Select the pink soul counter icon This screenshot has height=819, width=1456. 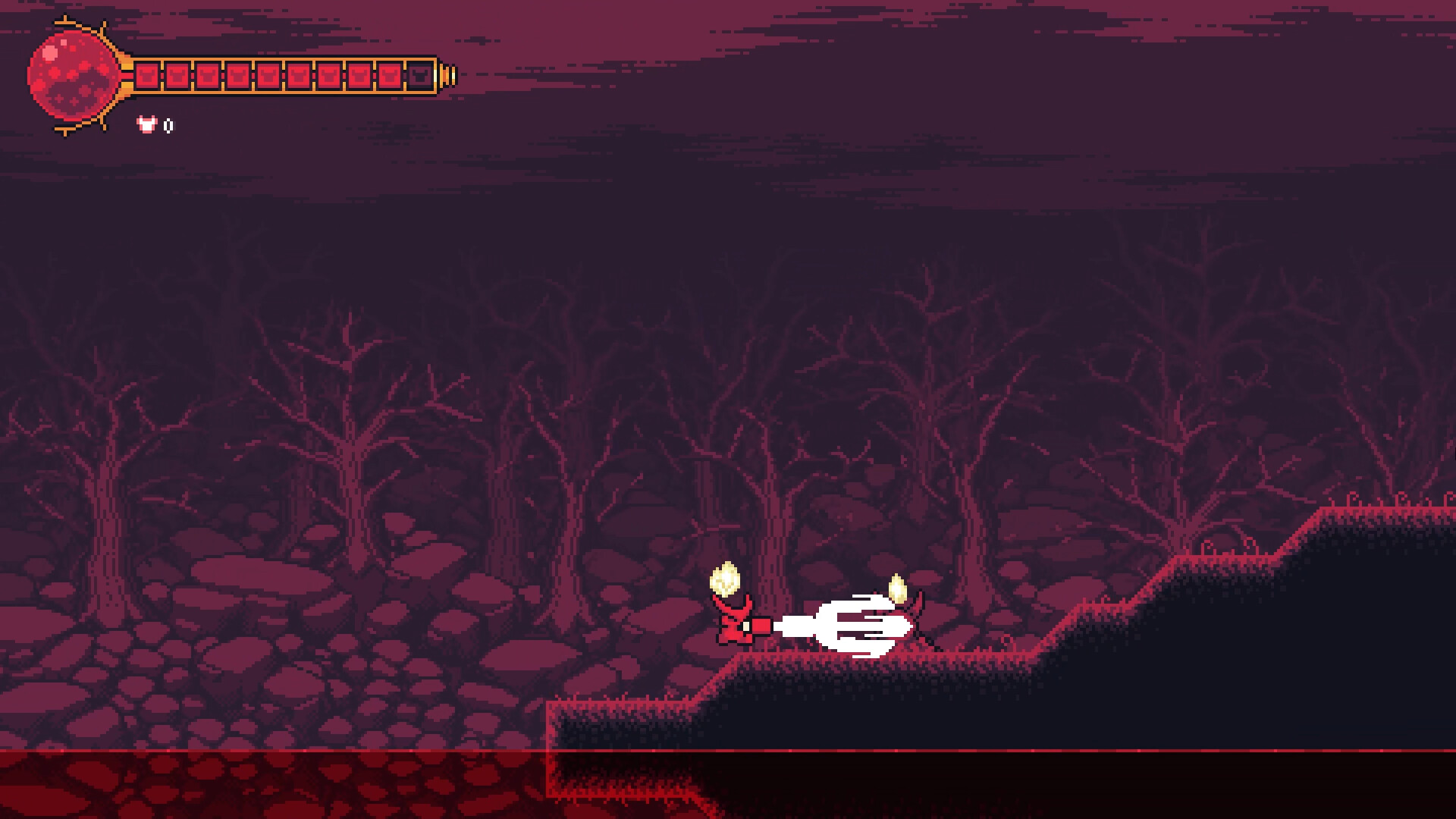(146, 126)
